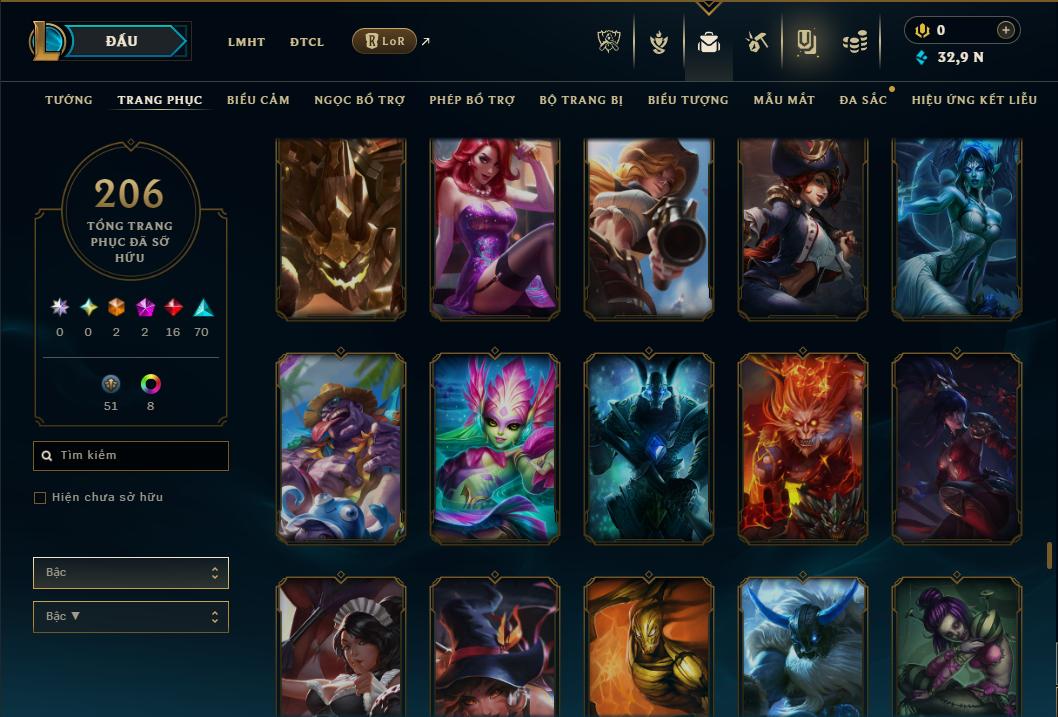1058x717 pixels.
Task: Open the LMHT section
Action: click(246, 42)
